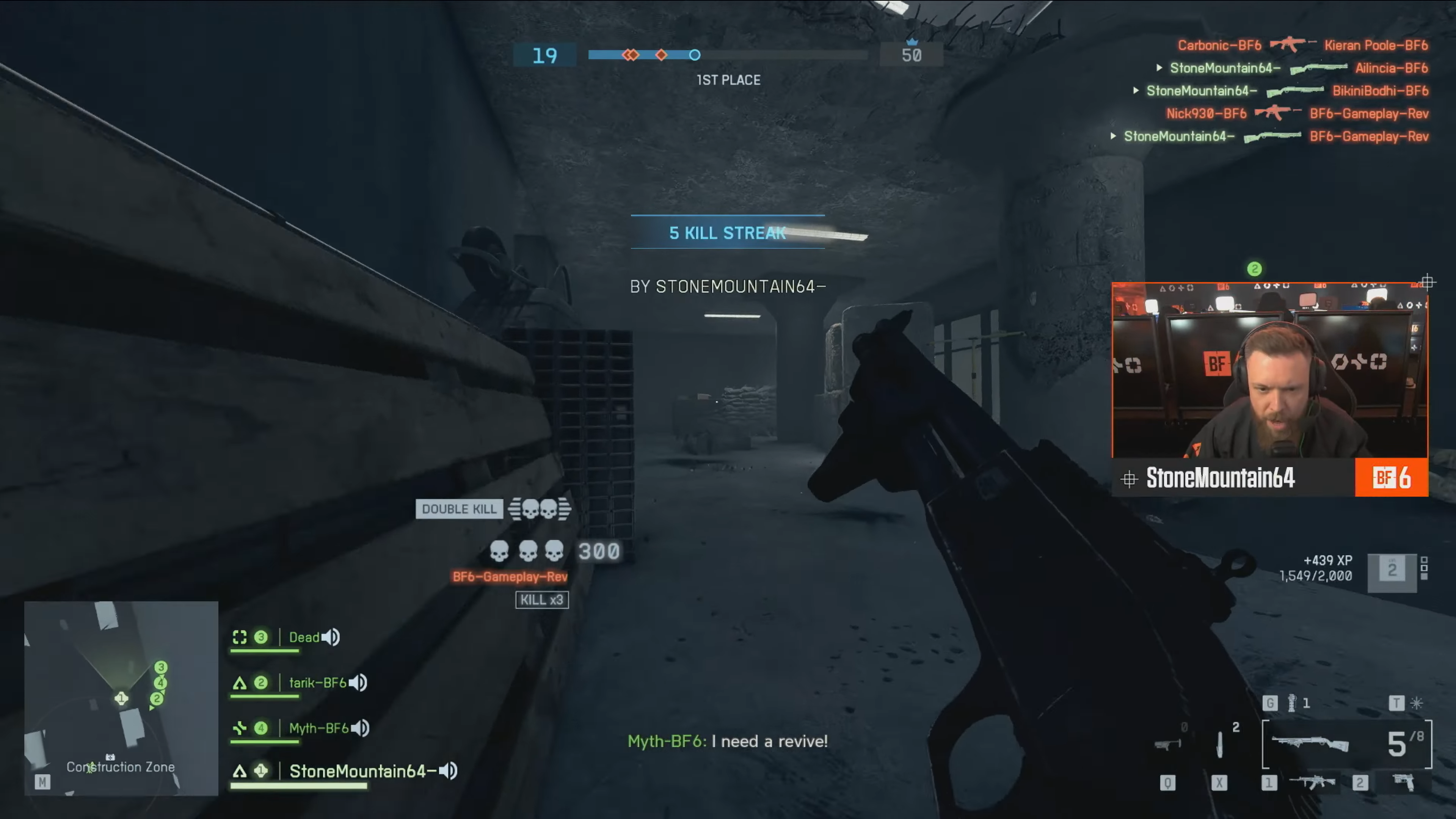The height and width of the screenshot is (819, 1456).
Task: Mute the Dead squadmate's speaker icon
Action: (x=331, y=637)
